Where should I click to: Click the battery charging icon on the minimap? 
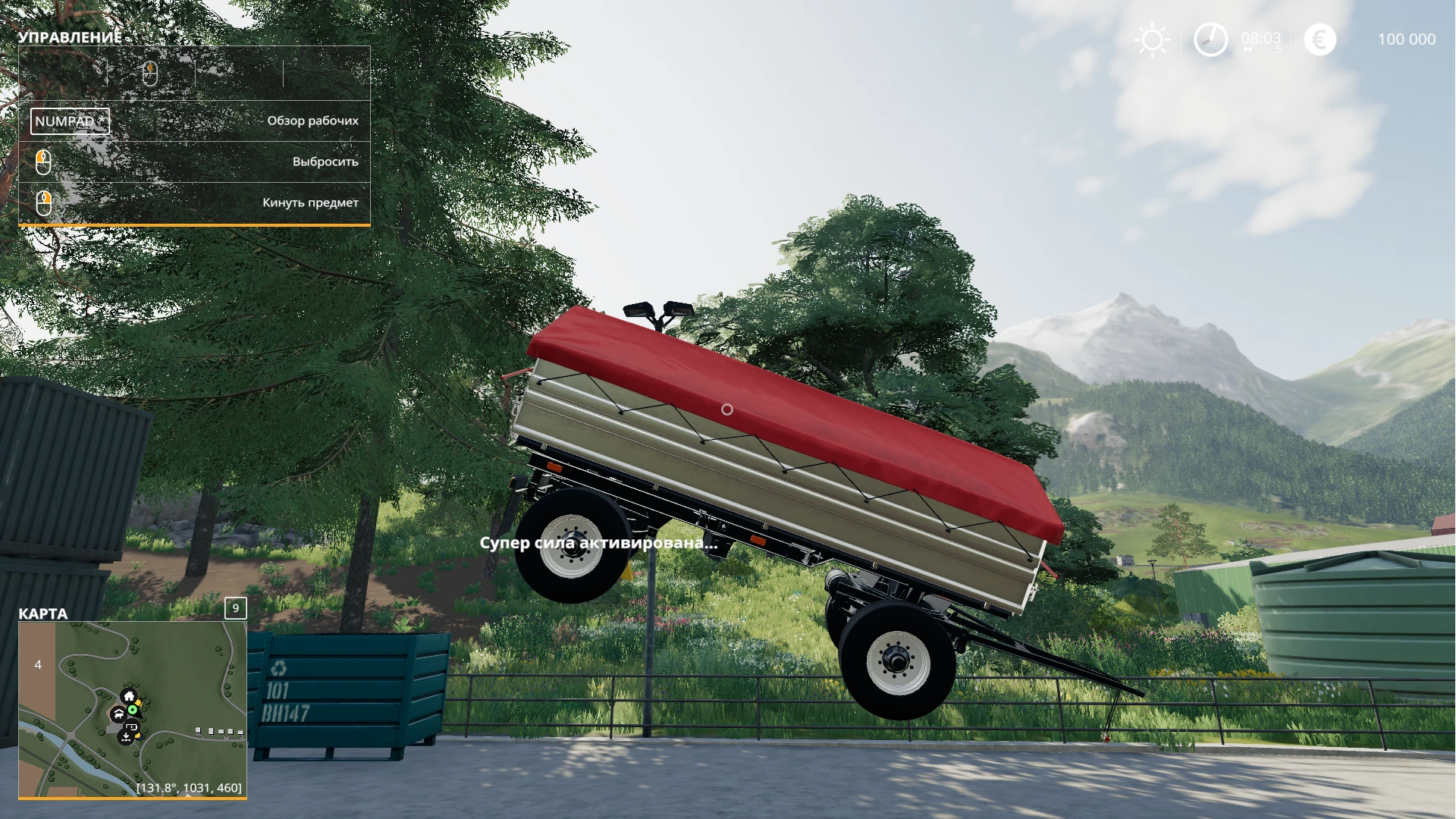(x=131, y=727)
